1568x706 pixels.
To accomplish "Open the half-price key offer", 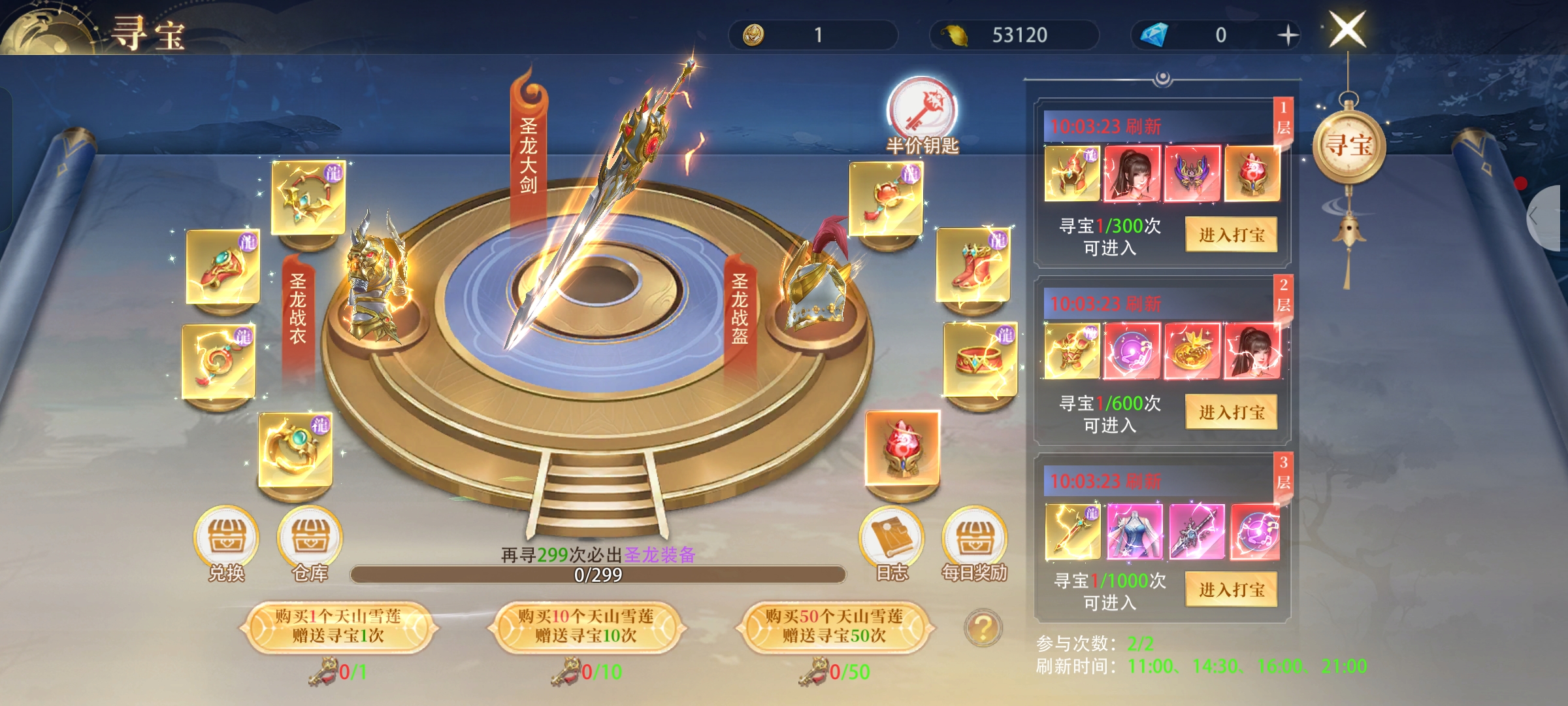I will click(x=921, y=112).
